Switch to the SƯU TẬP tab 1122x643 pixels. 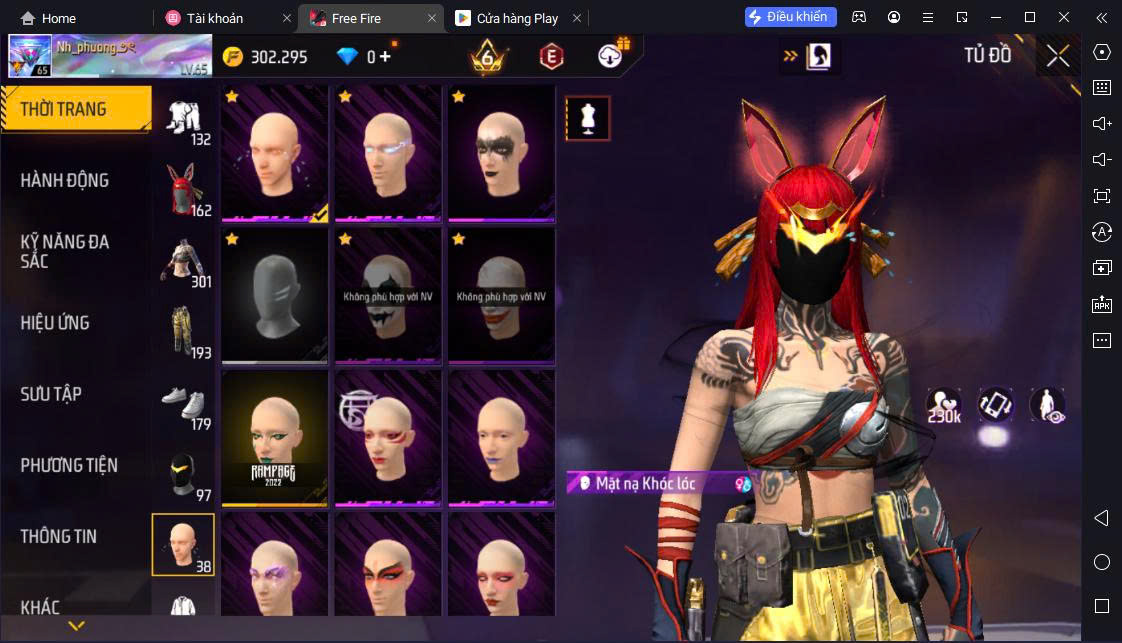click(x=51, y=394)
